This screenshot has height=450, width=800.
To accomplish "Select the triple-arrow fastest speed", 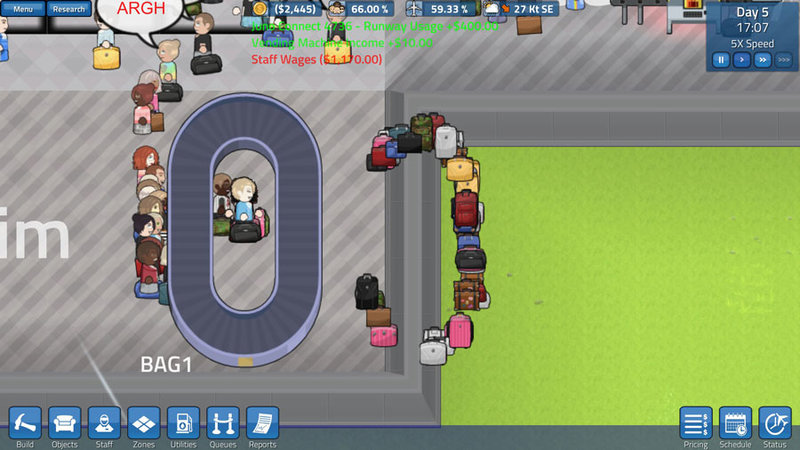I will click(783, 60).
